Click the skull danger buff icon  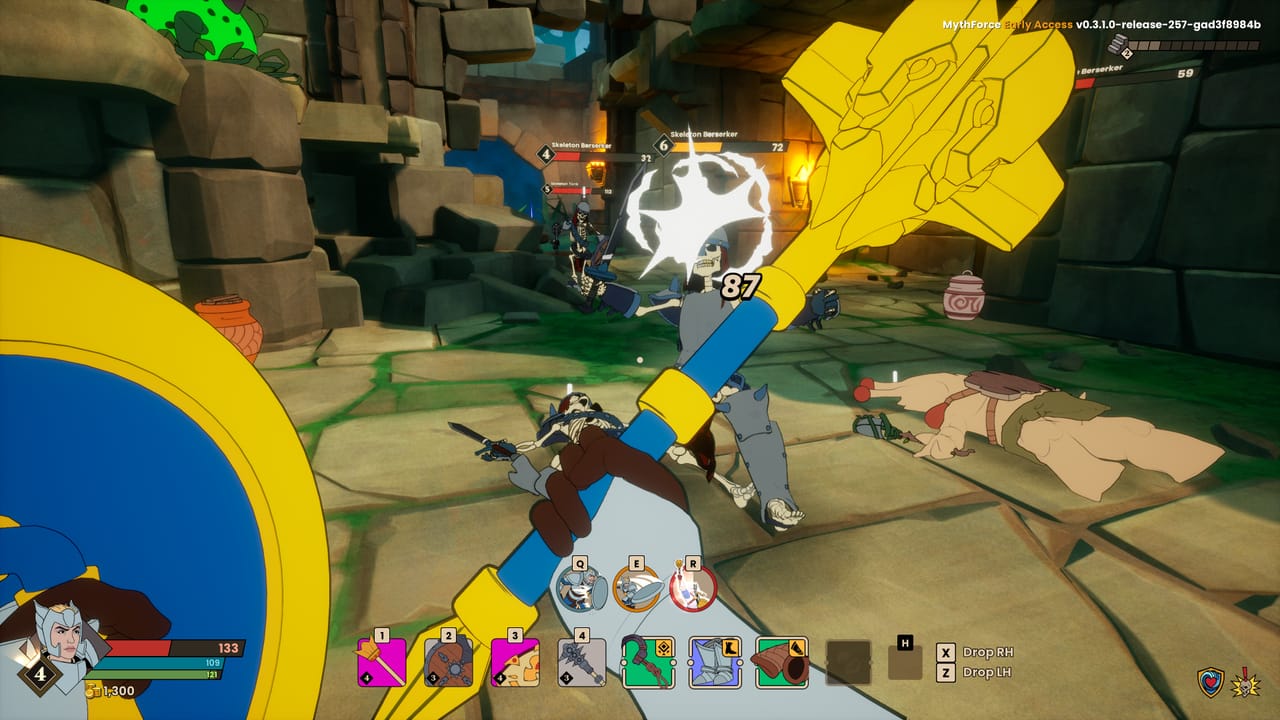coord(1247,681)
